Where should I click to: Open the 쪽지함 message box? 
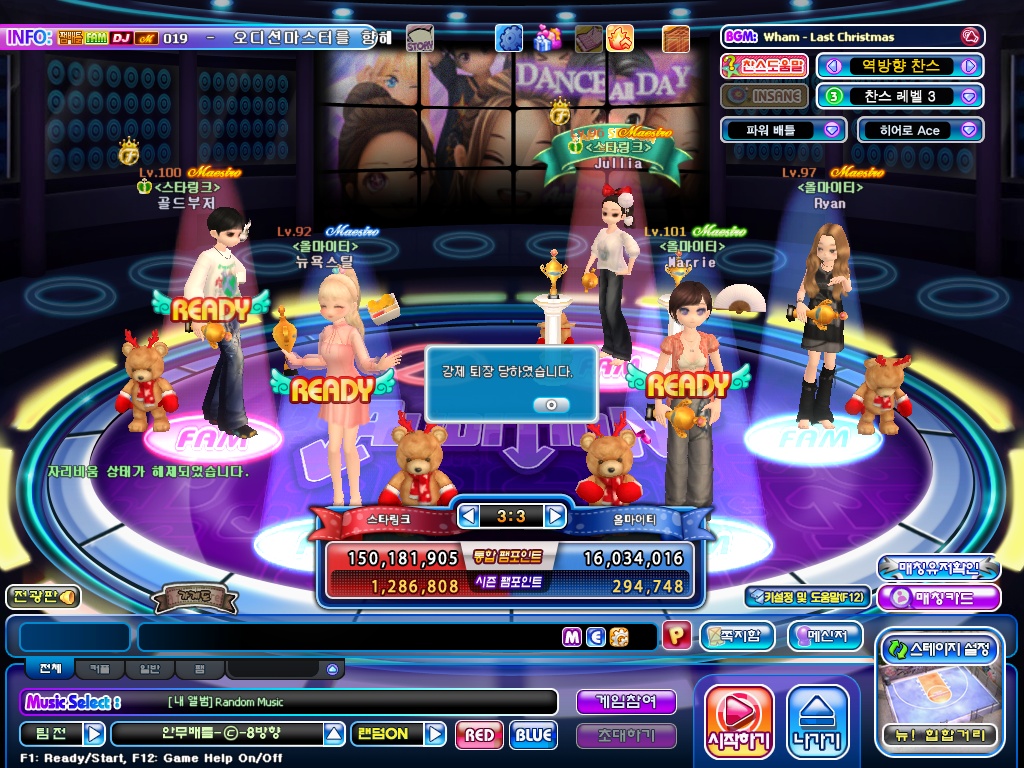[738, 635]
